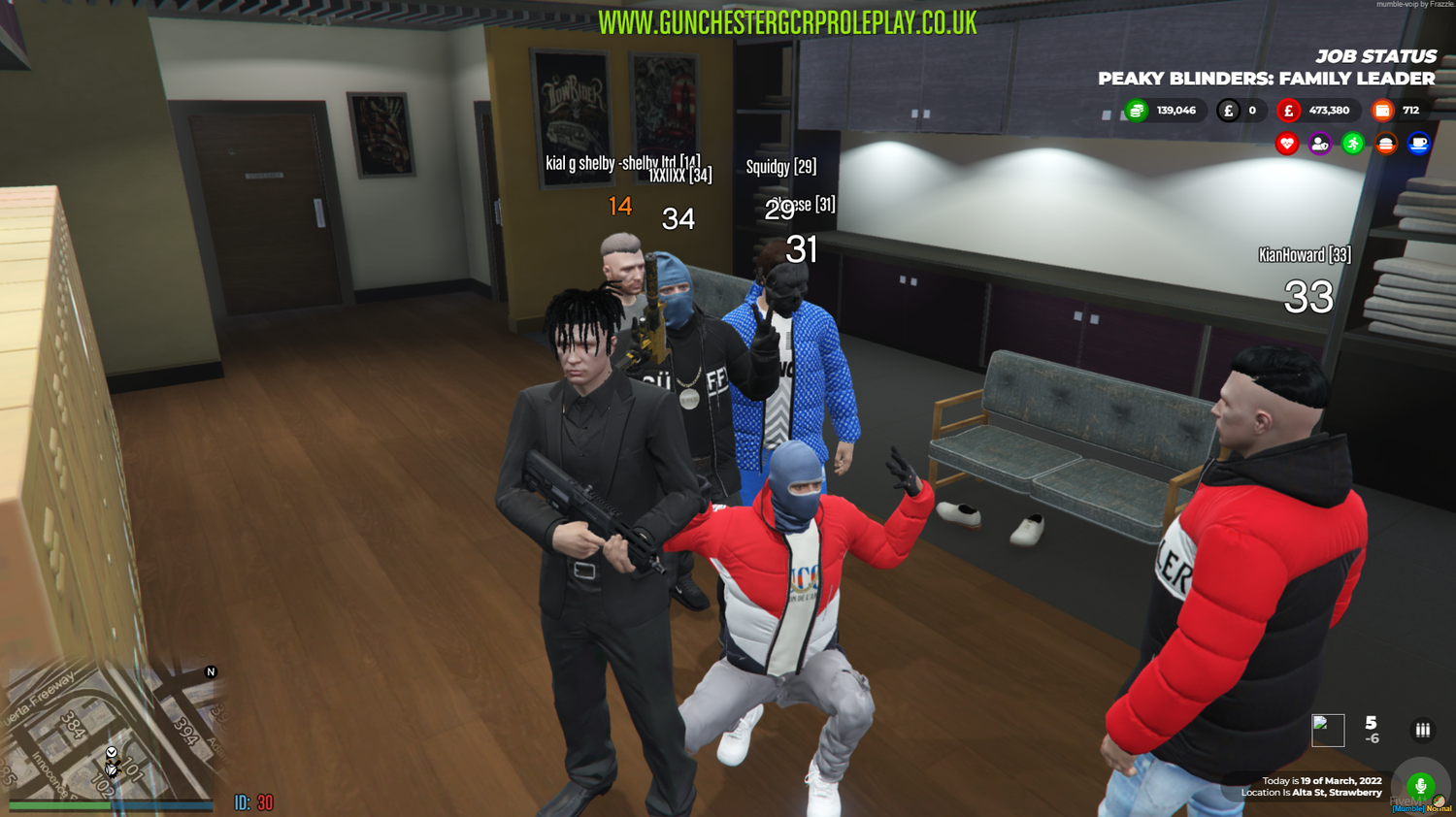Click the green running stamina icon
This screenshot has width=1456, height=817.
click(x=1351, y=144)
